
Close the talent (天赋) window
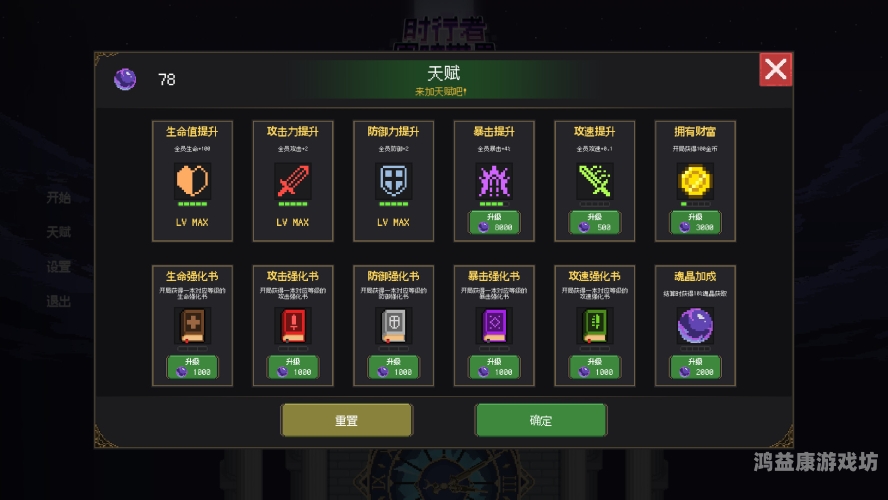pyautogui.click(x=775, y=69)
